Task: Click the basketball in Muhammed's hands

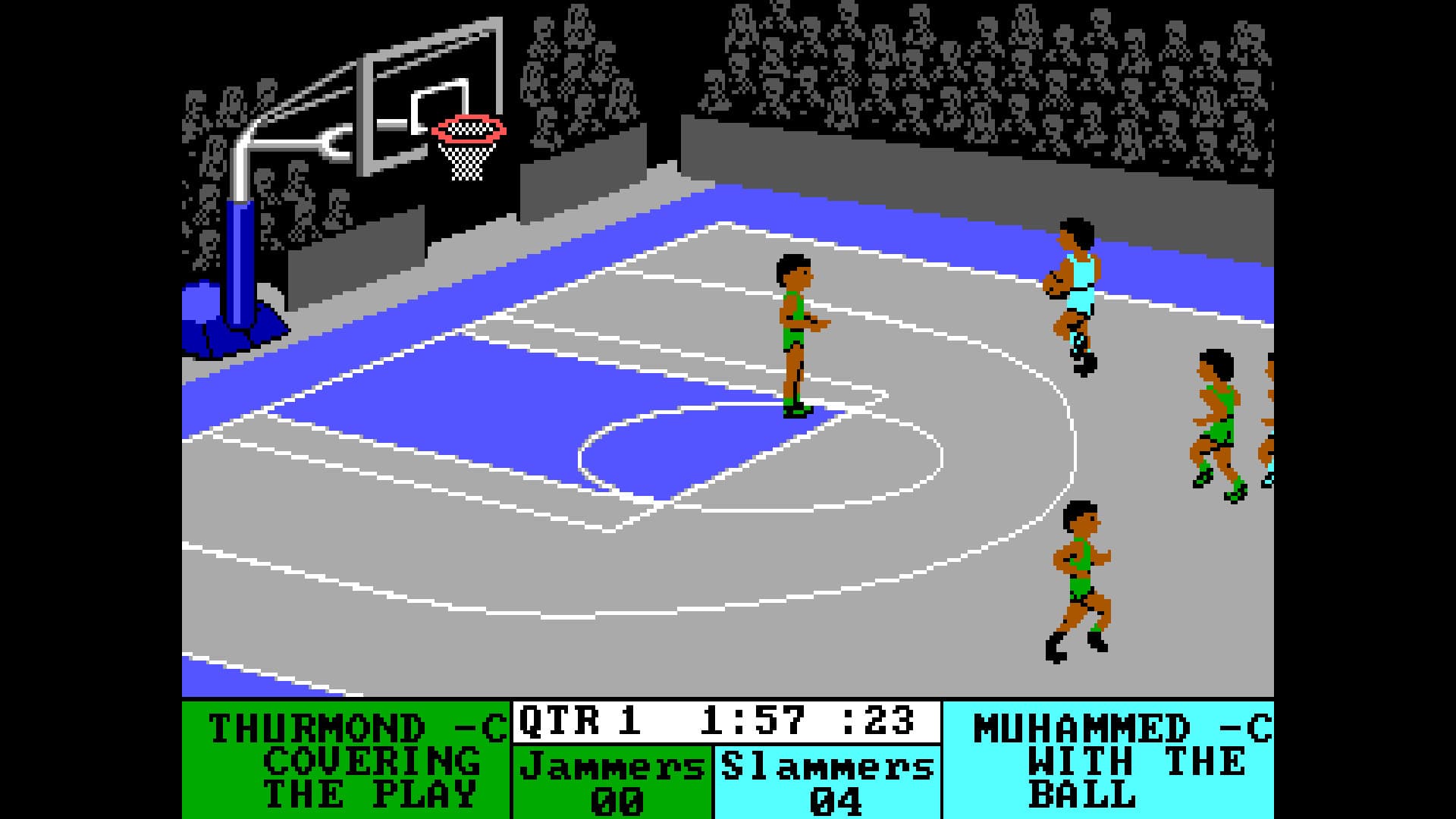Action: (1056, 284)
